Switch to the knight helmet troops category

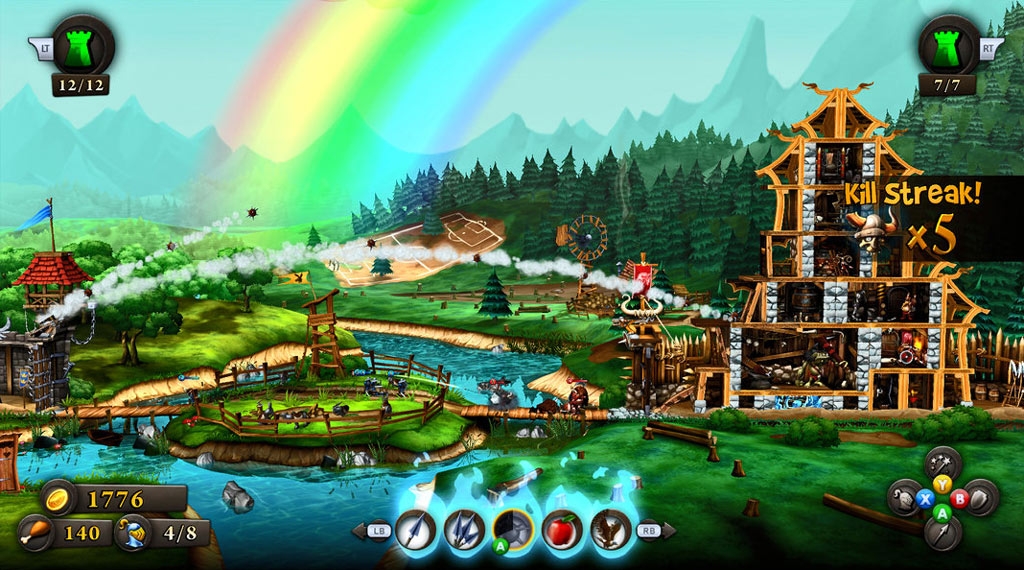click(x=905, y=497)
